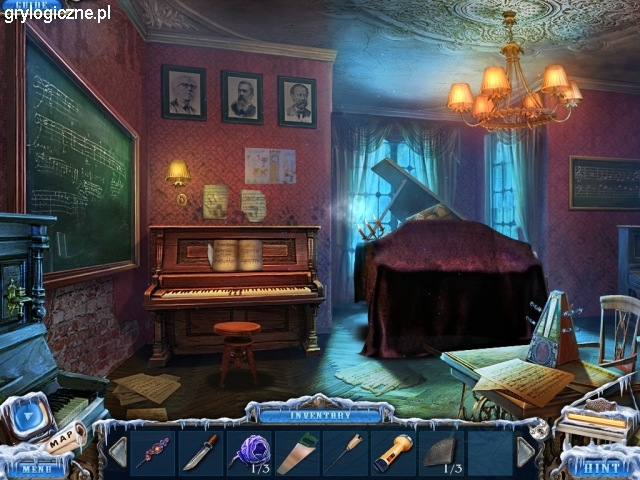Select the red ornate brooch item
640x480 pixels.
pyautogui.click(x=152, y=452)
